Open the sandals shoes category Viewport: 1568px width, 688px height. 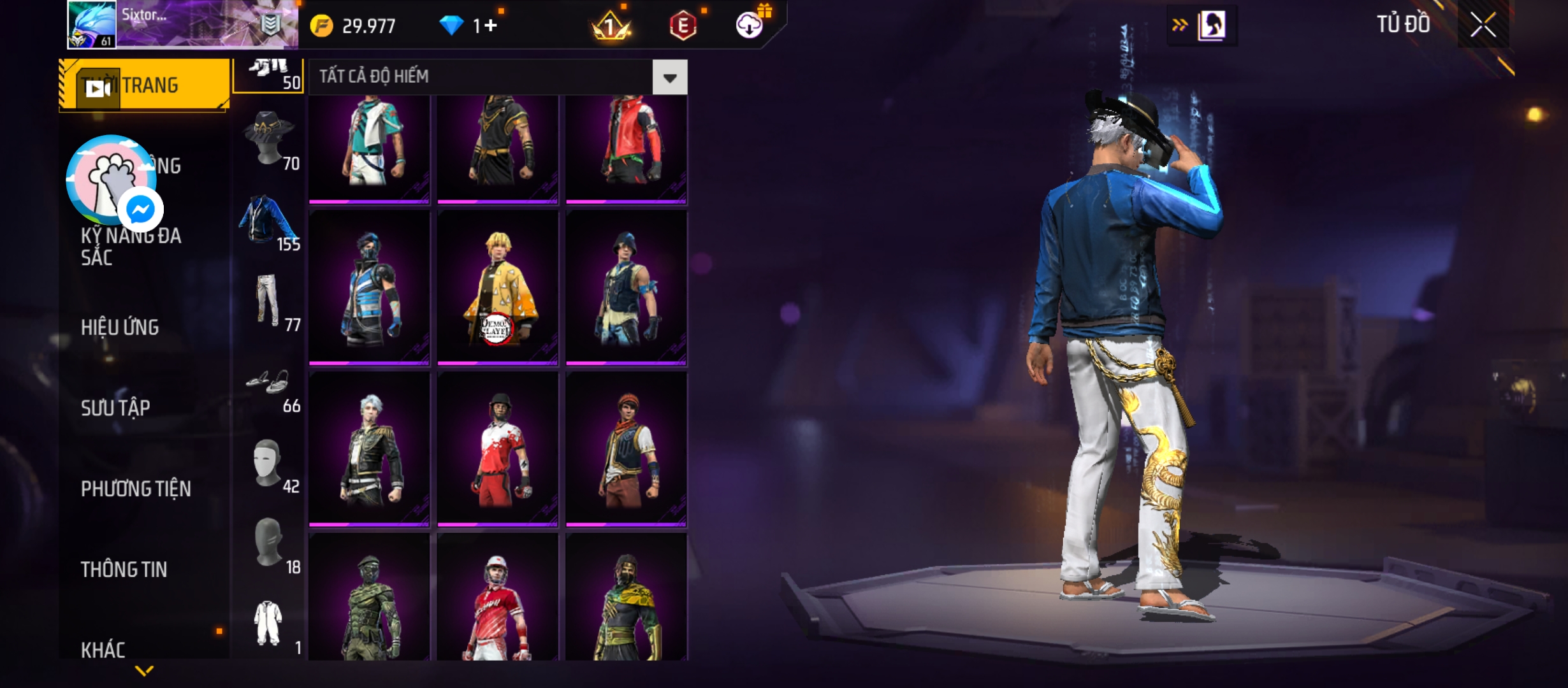tap(268, 383)
